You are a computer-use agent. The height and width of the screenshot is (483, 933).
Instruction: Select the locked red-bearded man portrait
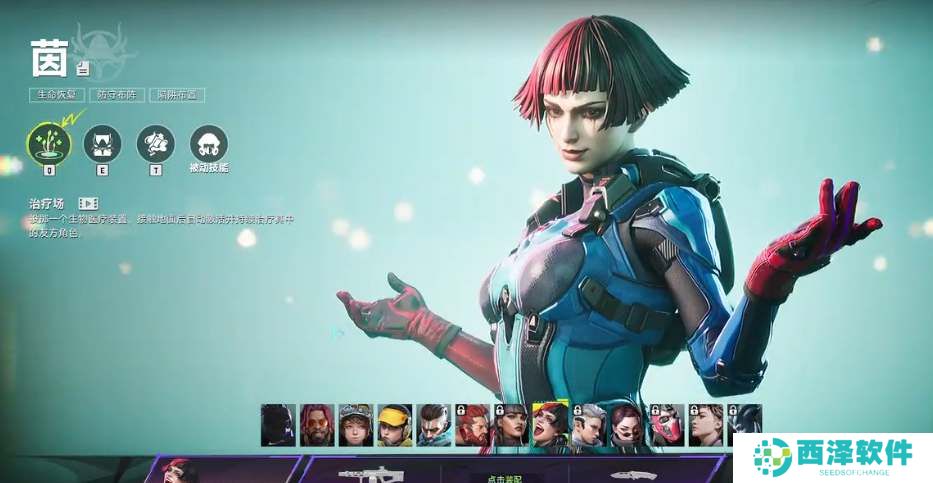[x=473, y=425]
